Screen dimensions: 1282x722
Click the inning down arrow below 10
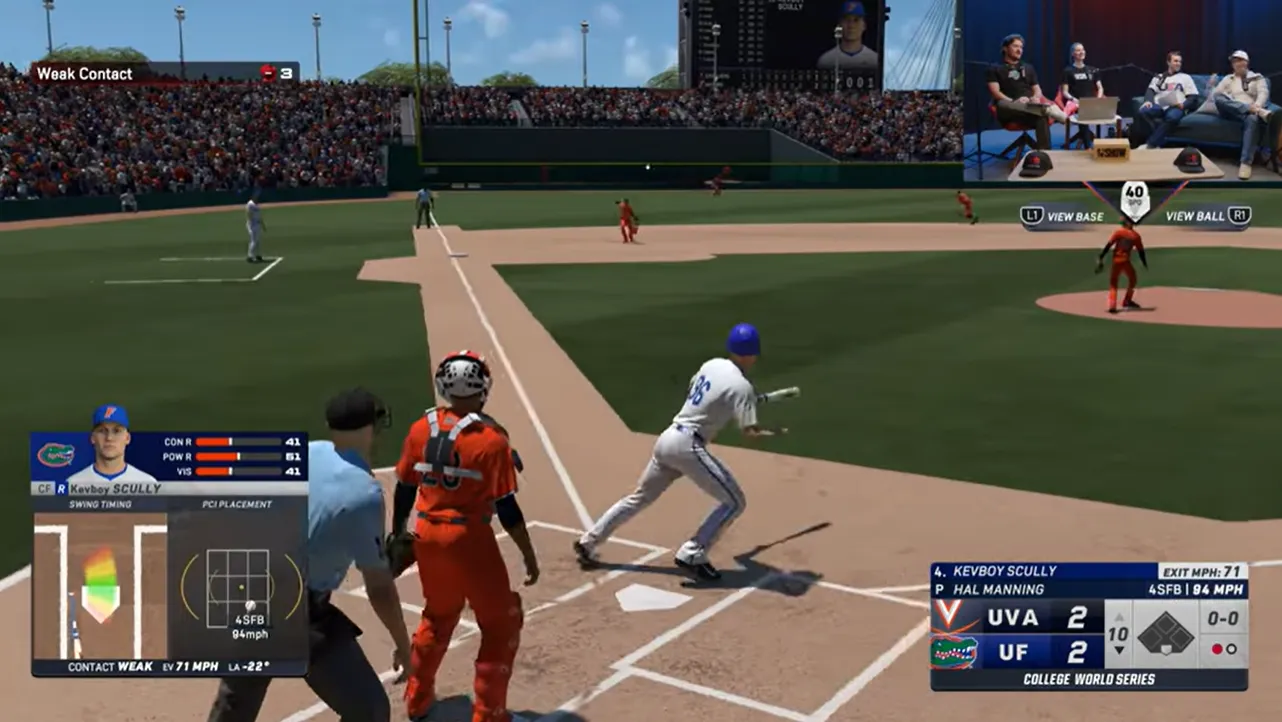pos(1119,651)
